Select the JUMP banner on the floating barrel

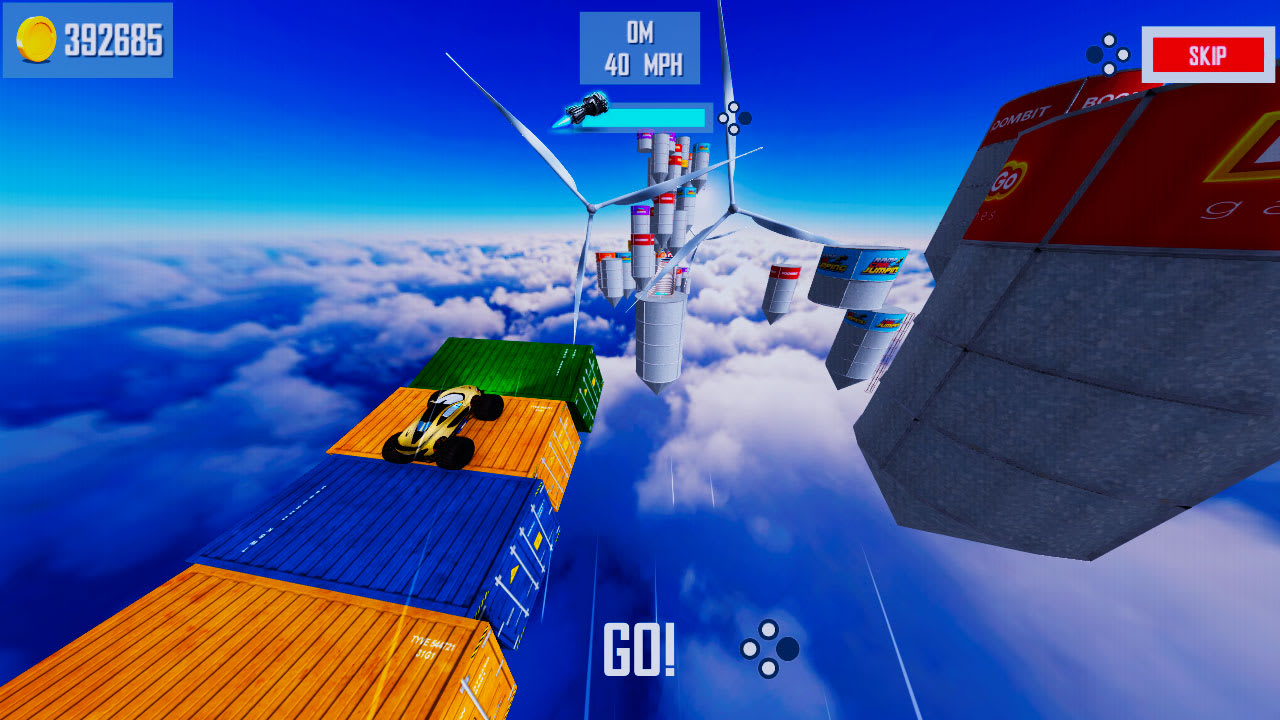[x=880, y=268]
